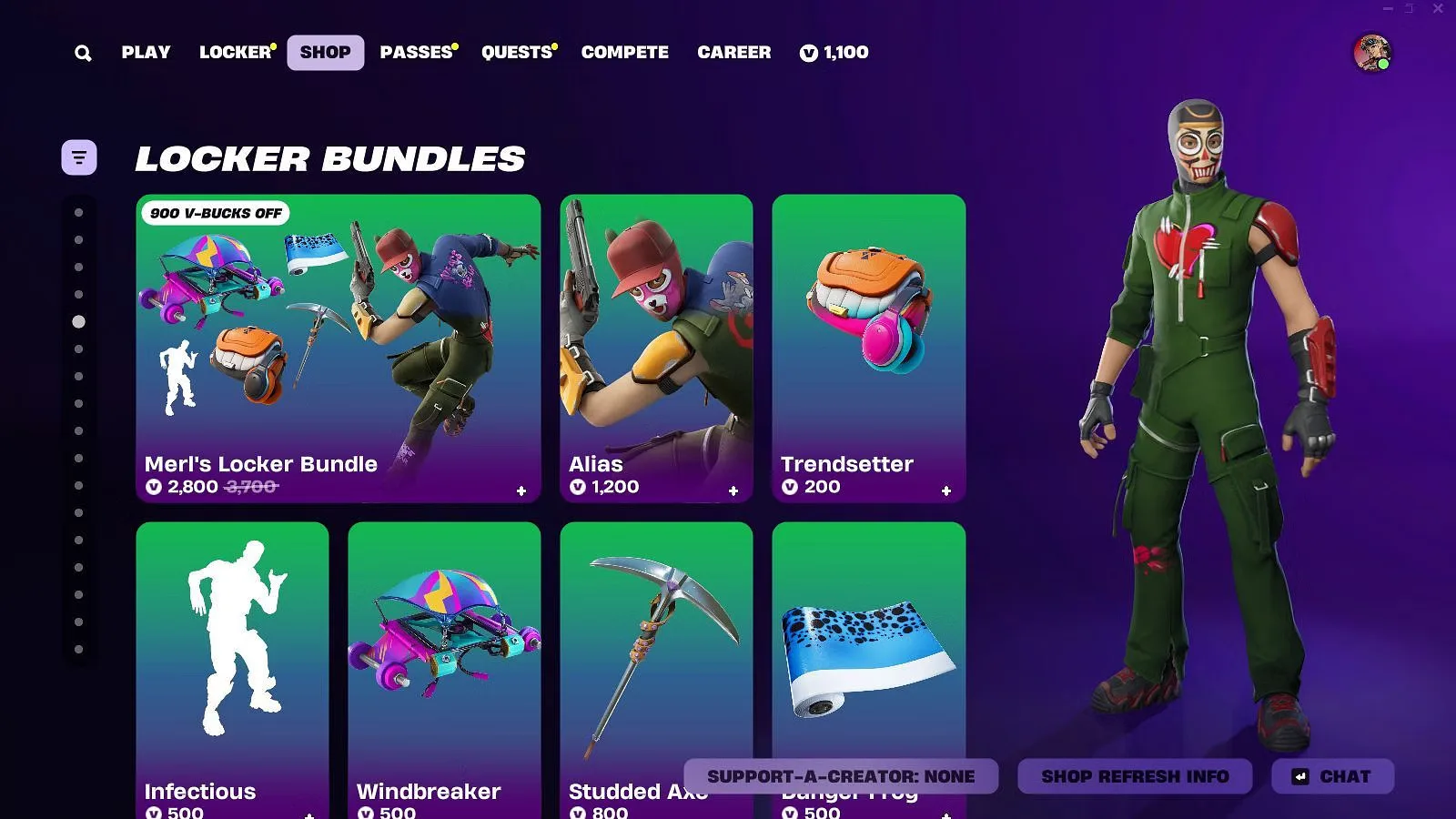The image size is (1456, 819).
Task: Navigate to the Compete section
Action: tap(624, 52)
